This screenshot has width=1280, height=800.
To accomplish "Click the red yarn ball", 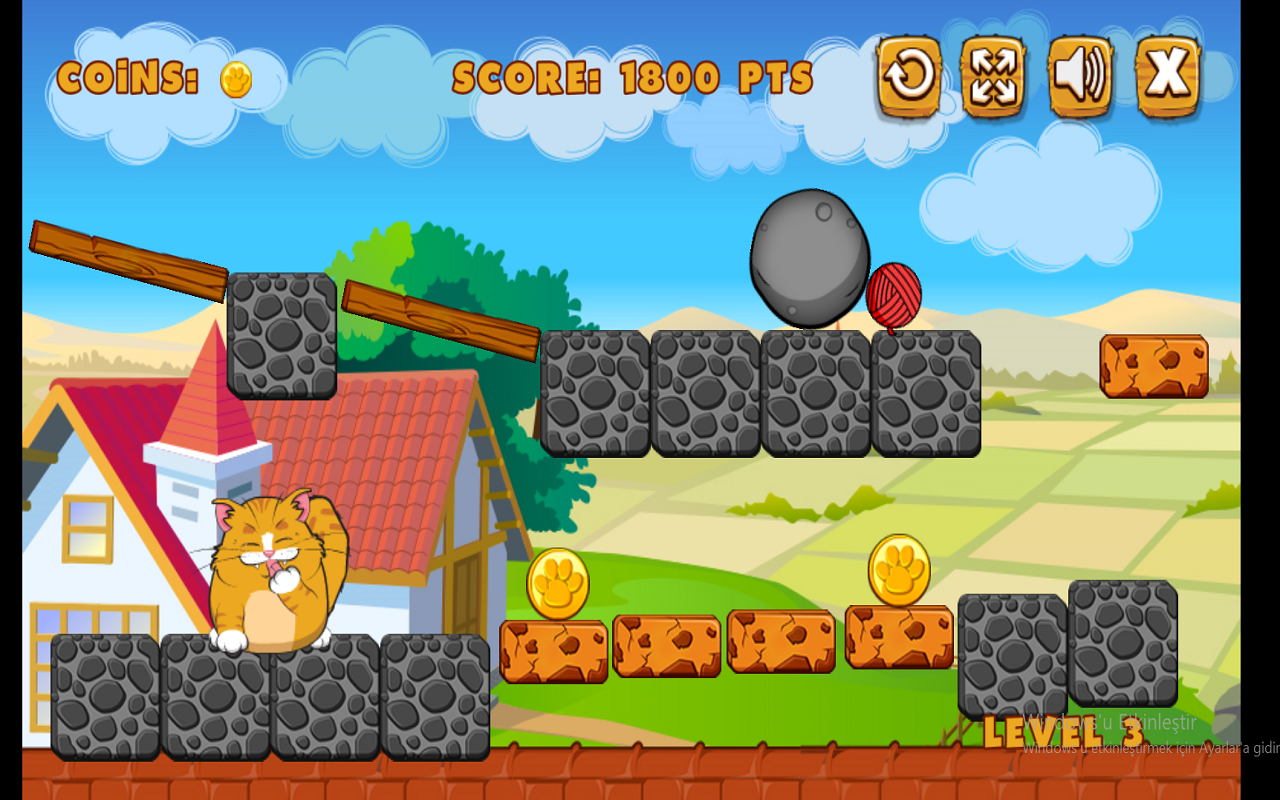I will [x=897, y=292].
